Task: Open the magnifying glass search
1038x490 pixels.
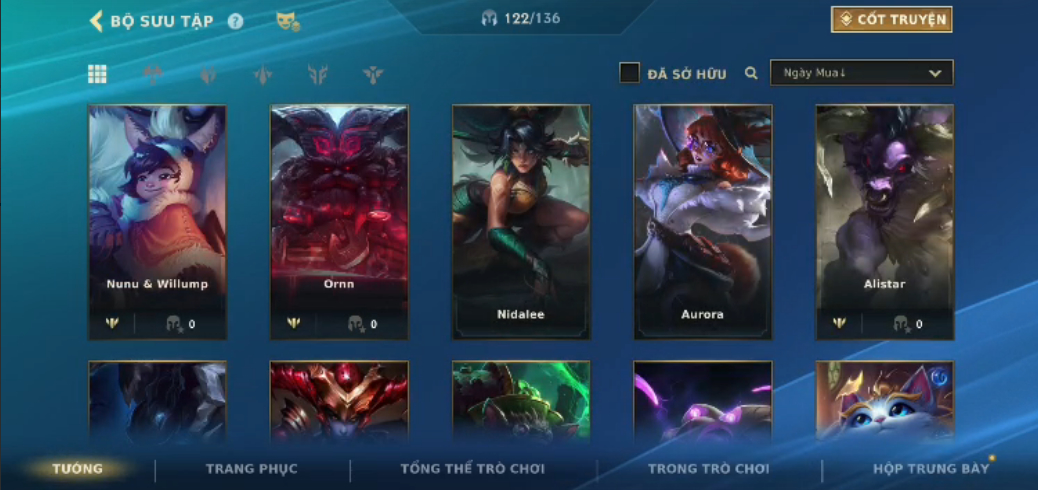Action: click(751, 73)
